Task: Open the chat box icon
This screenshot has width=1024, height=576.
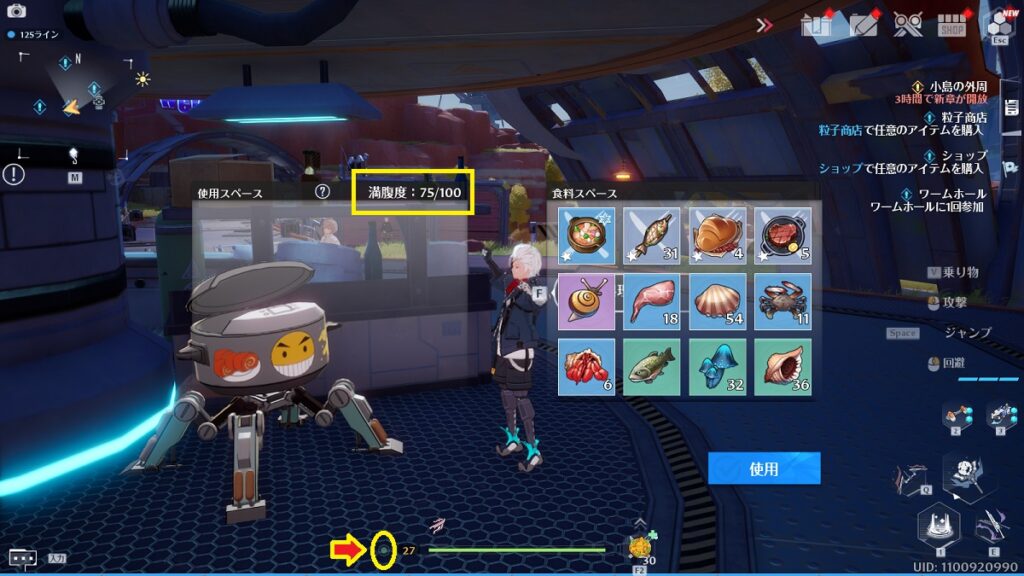Action: tap(22, 558)
